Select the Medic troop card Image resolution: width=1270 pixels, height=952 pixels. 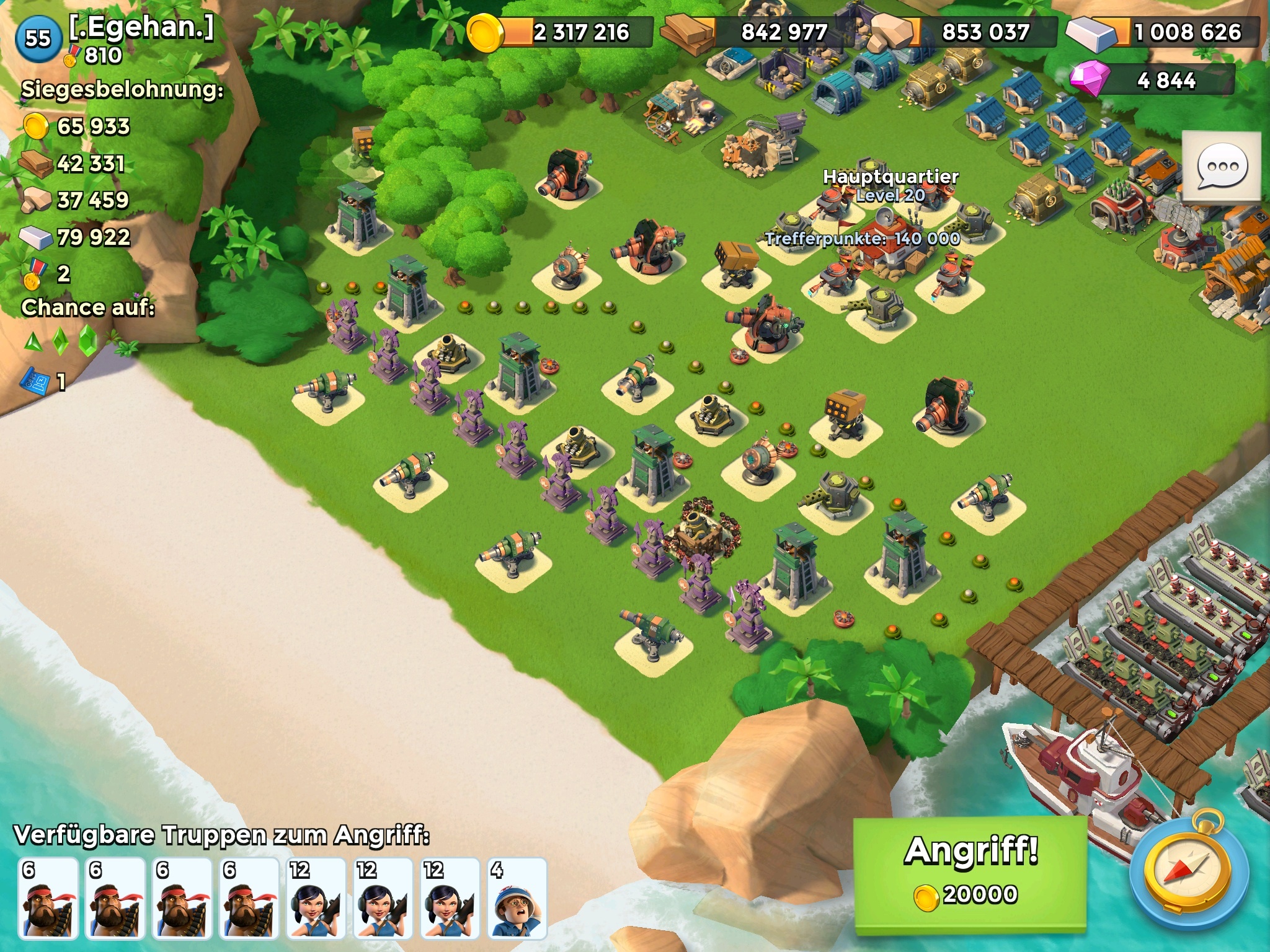pyautogui.click(x=517, y=898)
